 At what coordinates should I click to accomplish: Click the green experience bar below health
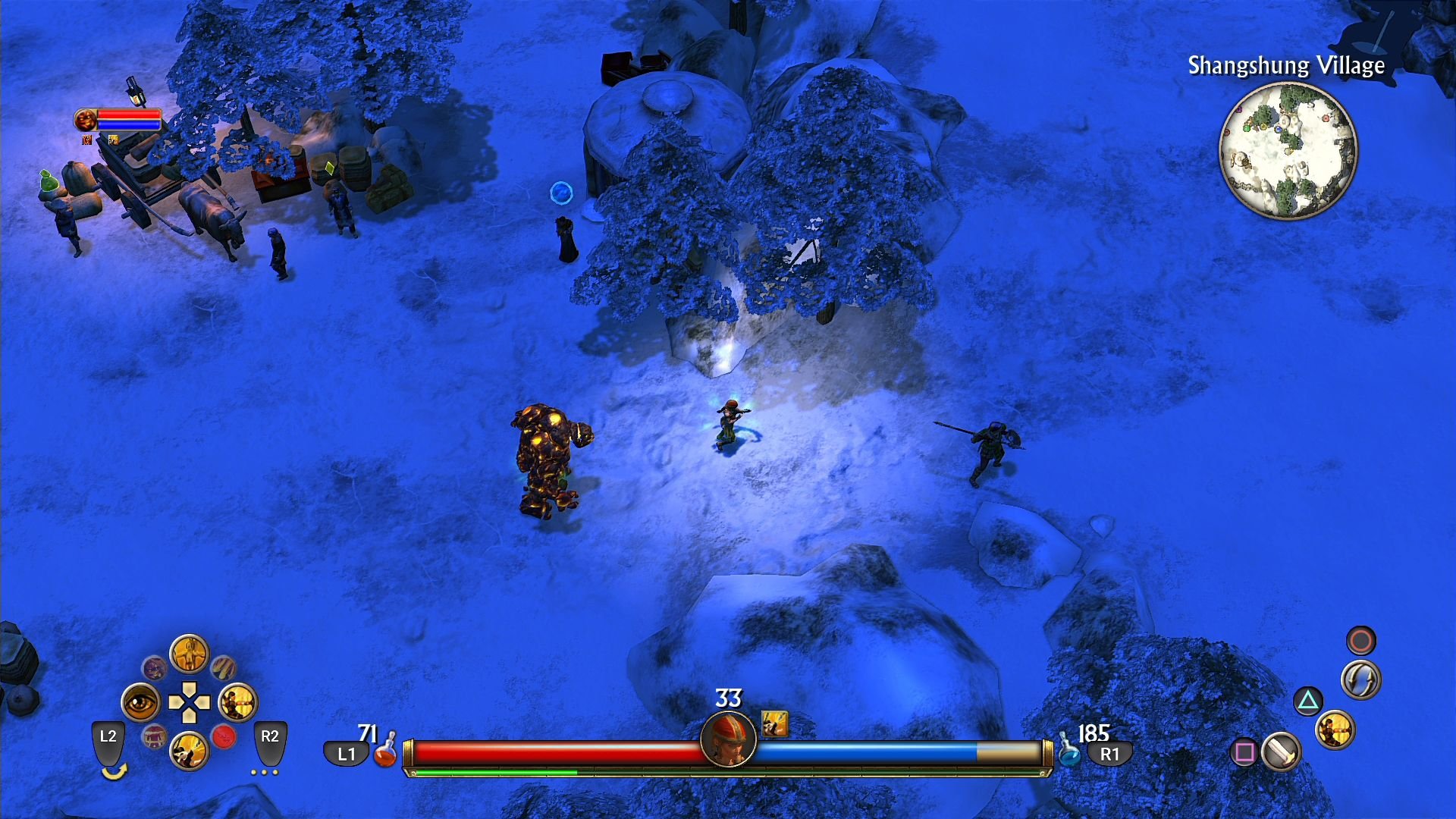(x=493, y=770)
